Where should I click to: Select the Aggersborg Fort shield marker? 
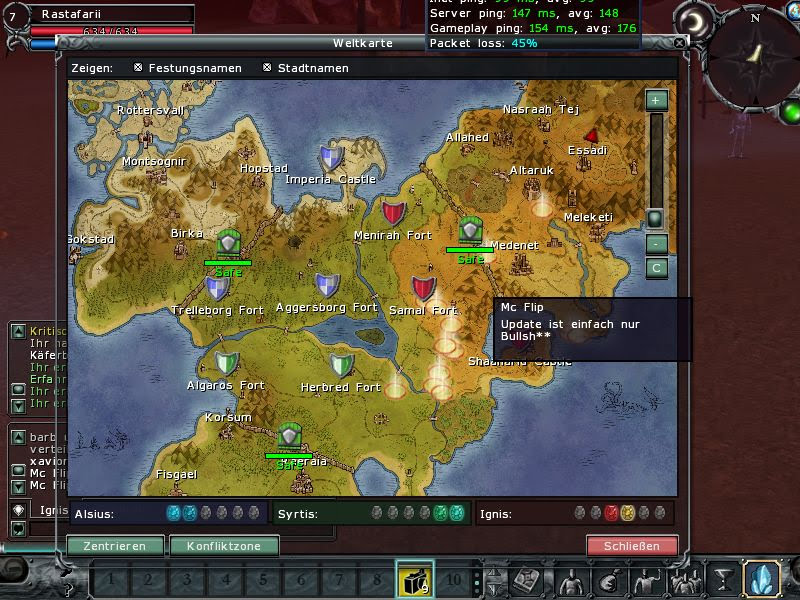click(327, 286)
